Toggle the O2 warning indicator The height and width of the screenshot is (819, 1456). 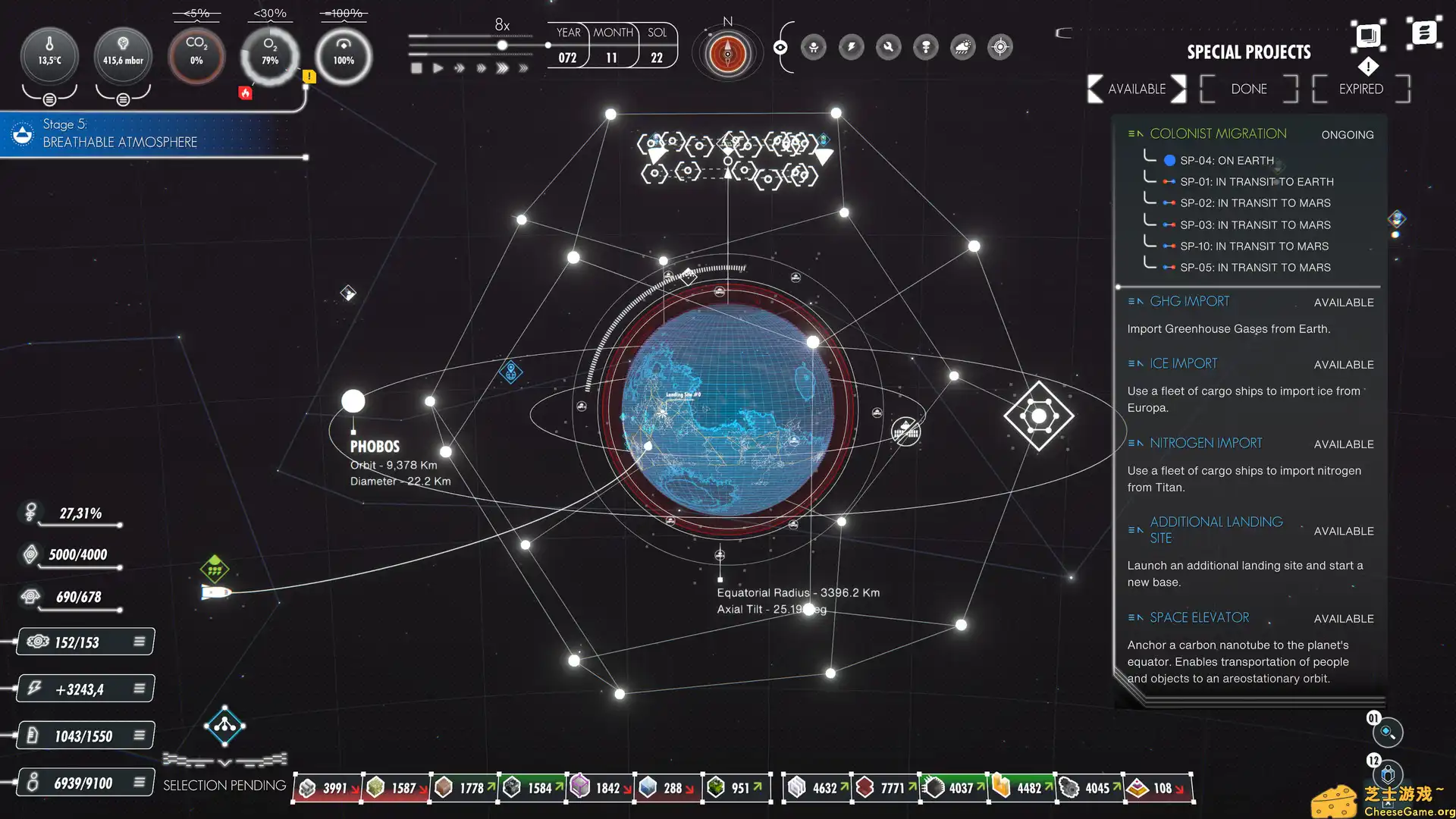[308, 76]
